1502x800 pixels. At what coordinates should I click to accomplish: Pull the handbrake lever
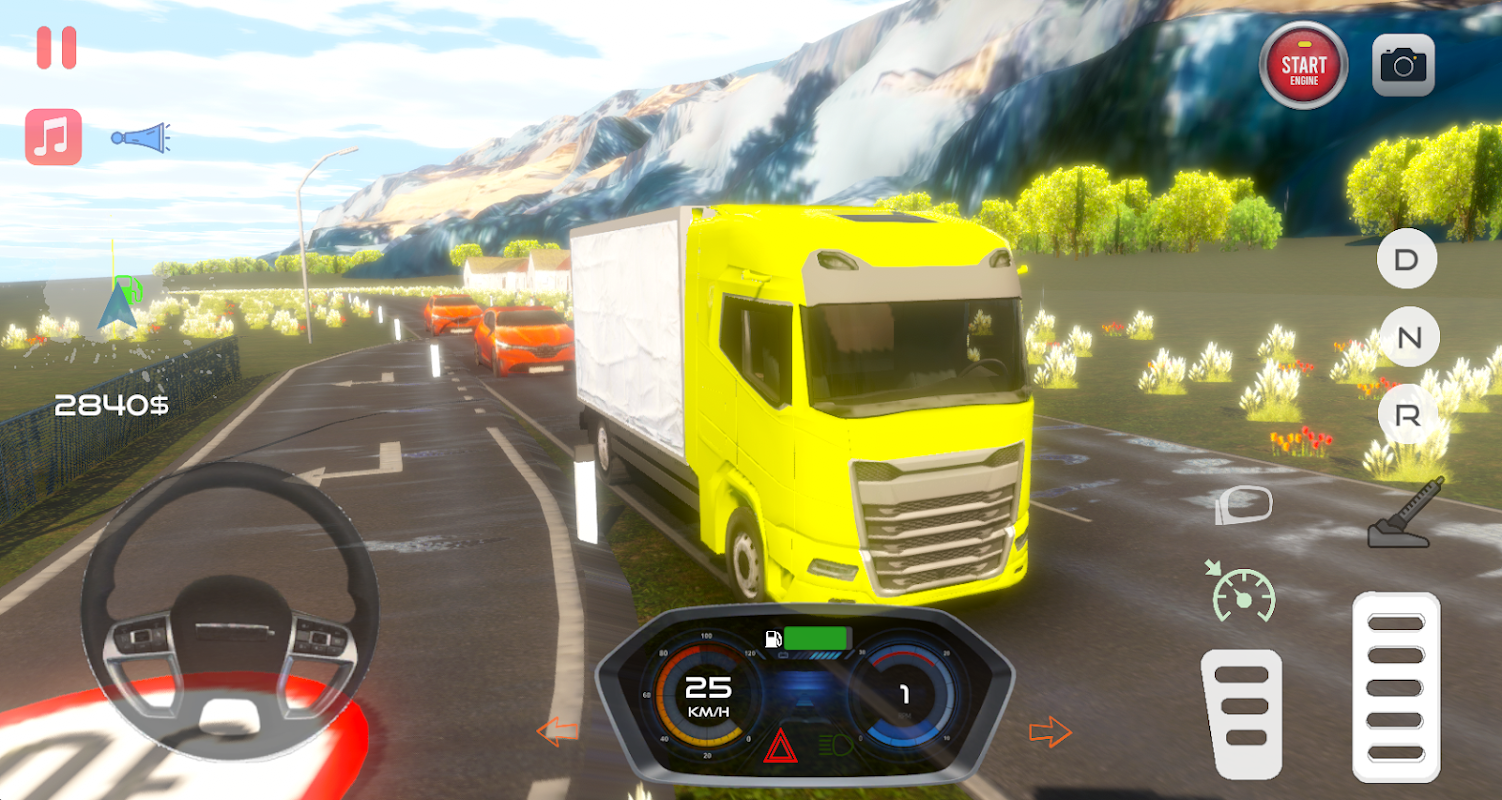click(1406, 513)
